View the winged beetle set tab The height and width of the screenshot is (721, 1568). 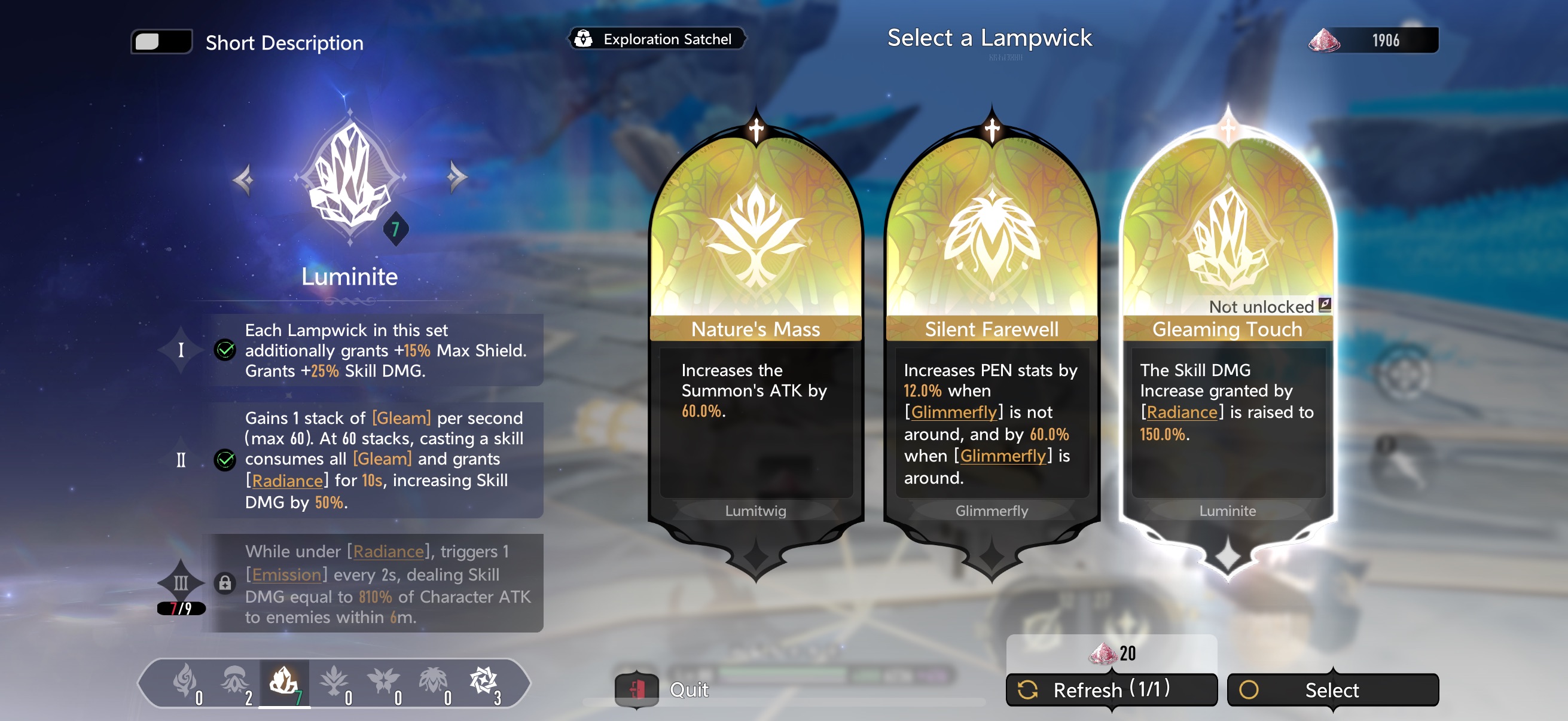click(434, 682)
